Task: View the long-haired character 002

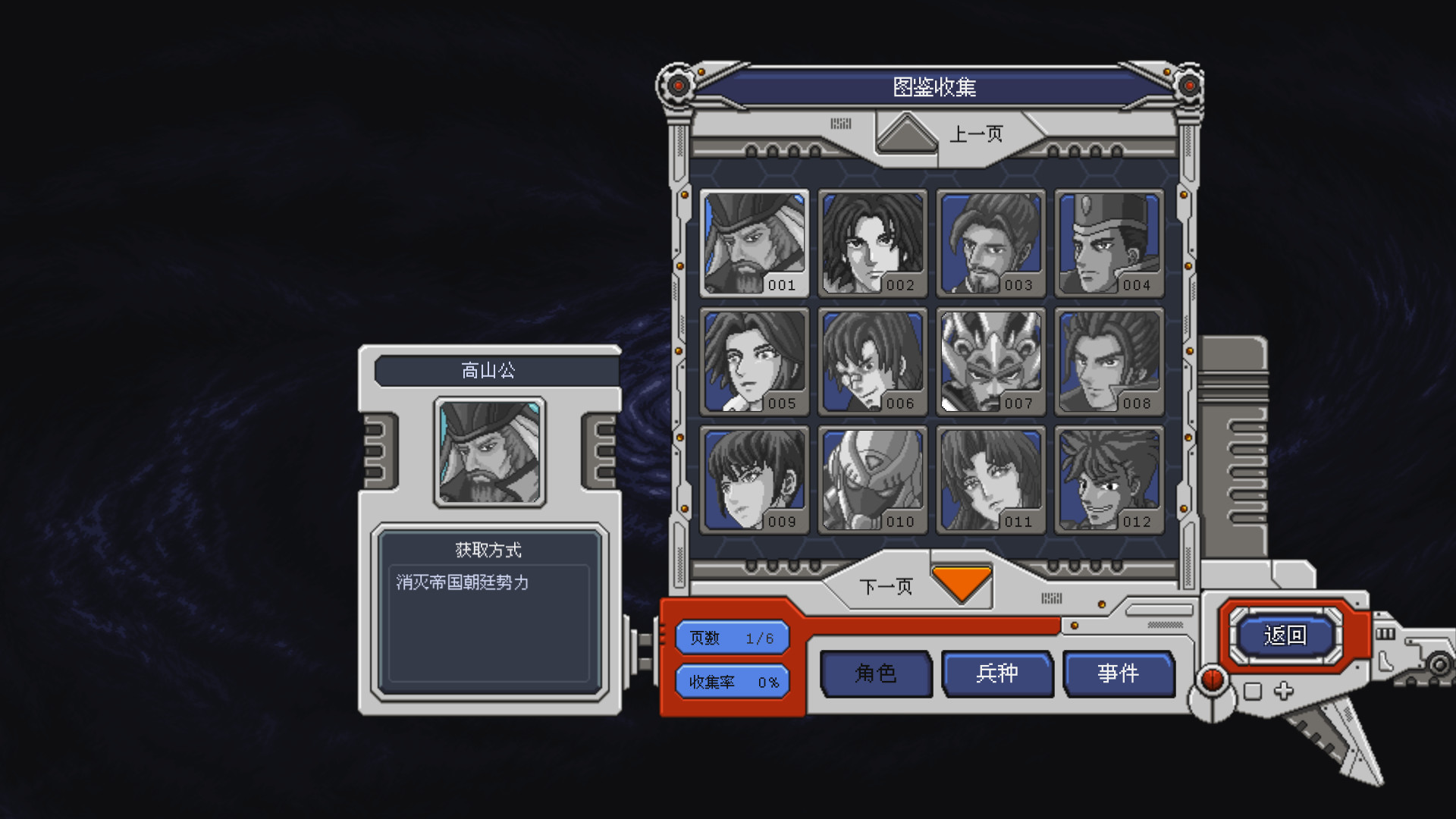Action: (872, 243)
